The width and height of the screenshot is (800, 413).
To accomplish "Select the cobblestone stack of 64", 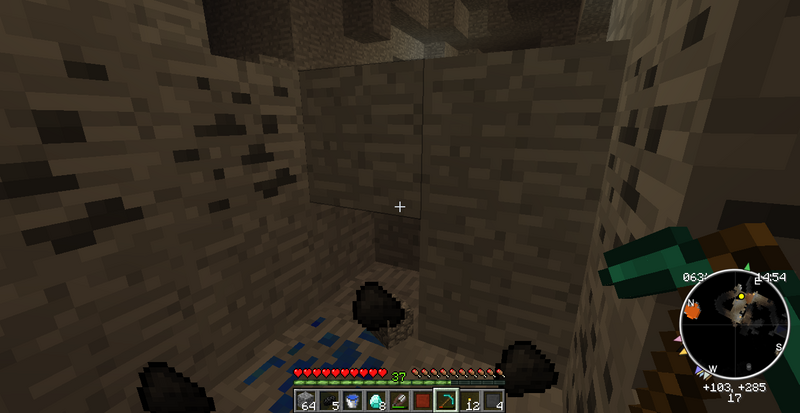I will point(306,401).
